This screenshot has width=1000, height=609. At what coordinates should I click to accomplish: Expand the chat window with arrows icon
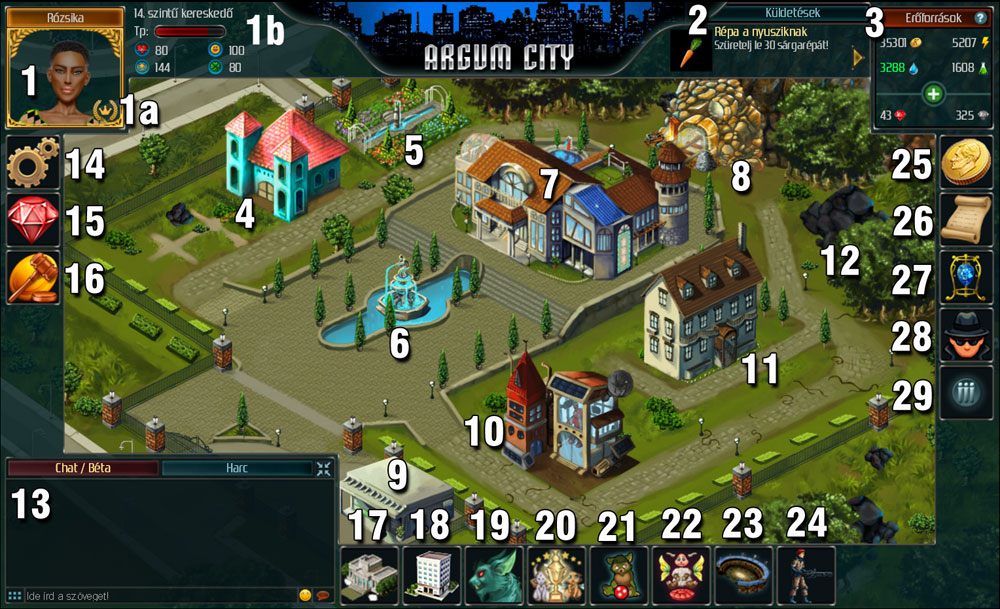coord(324,468)
